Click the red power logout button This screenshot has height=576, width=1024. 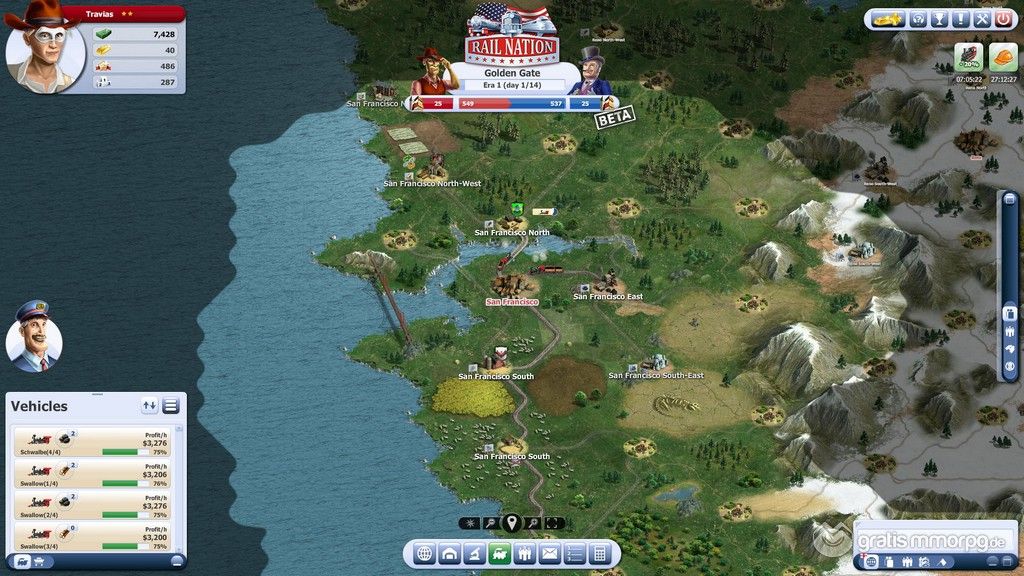1002,19
